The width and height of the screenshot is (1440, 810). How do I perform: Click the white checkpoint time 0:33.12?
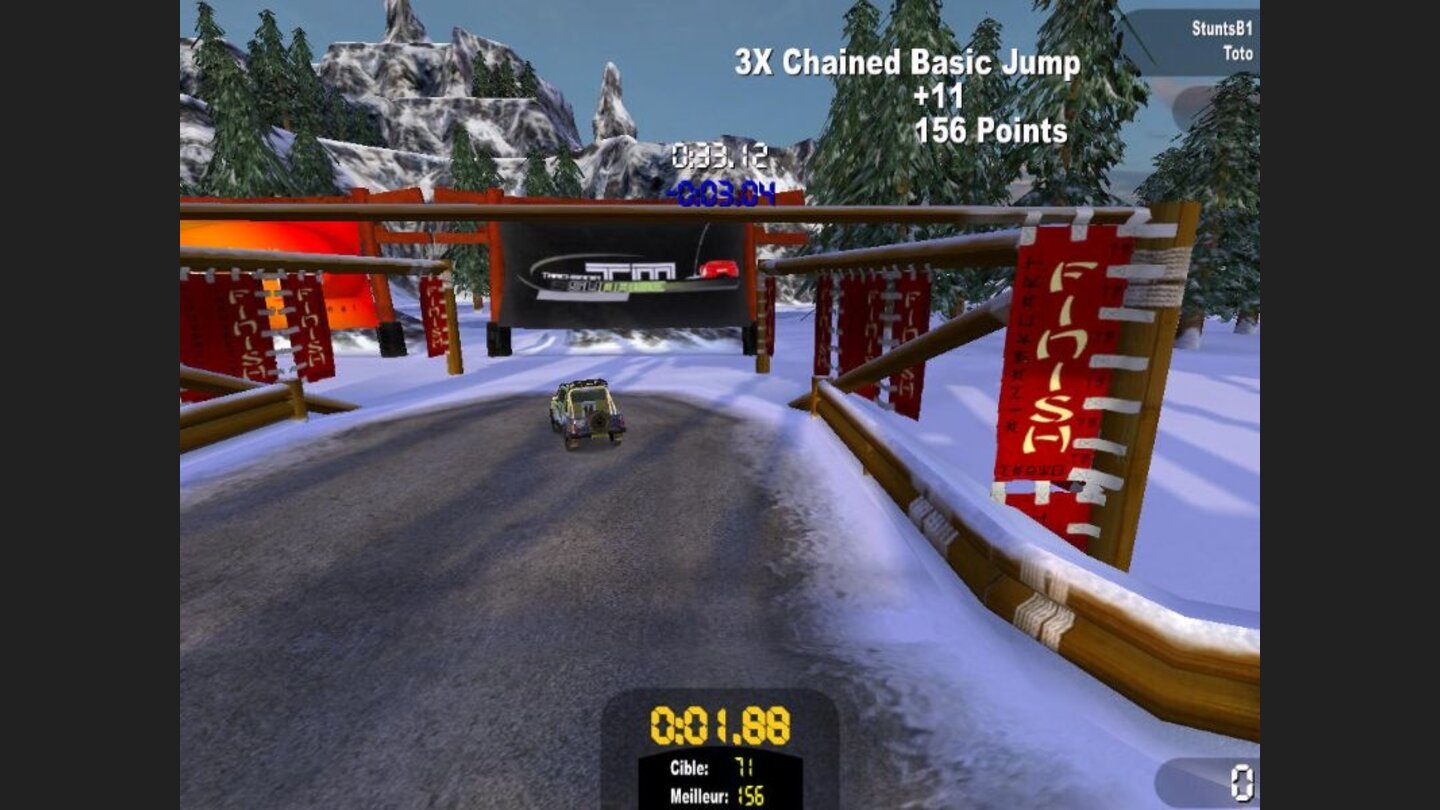tap(720, 155)
